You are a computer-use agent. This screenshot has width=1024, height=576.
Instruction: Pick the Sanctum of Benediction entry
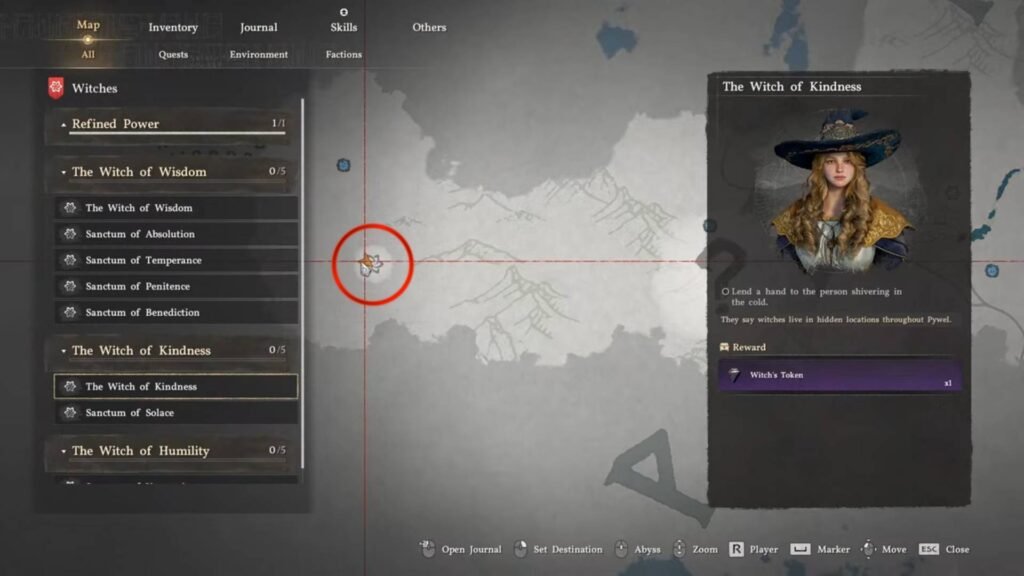point(176,312)
